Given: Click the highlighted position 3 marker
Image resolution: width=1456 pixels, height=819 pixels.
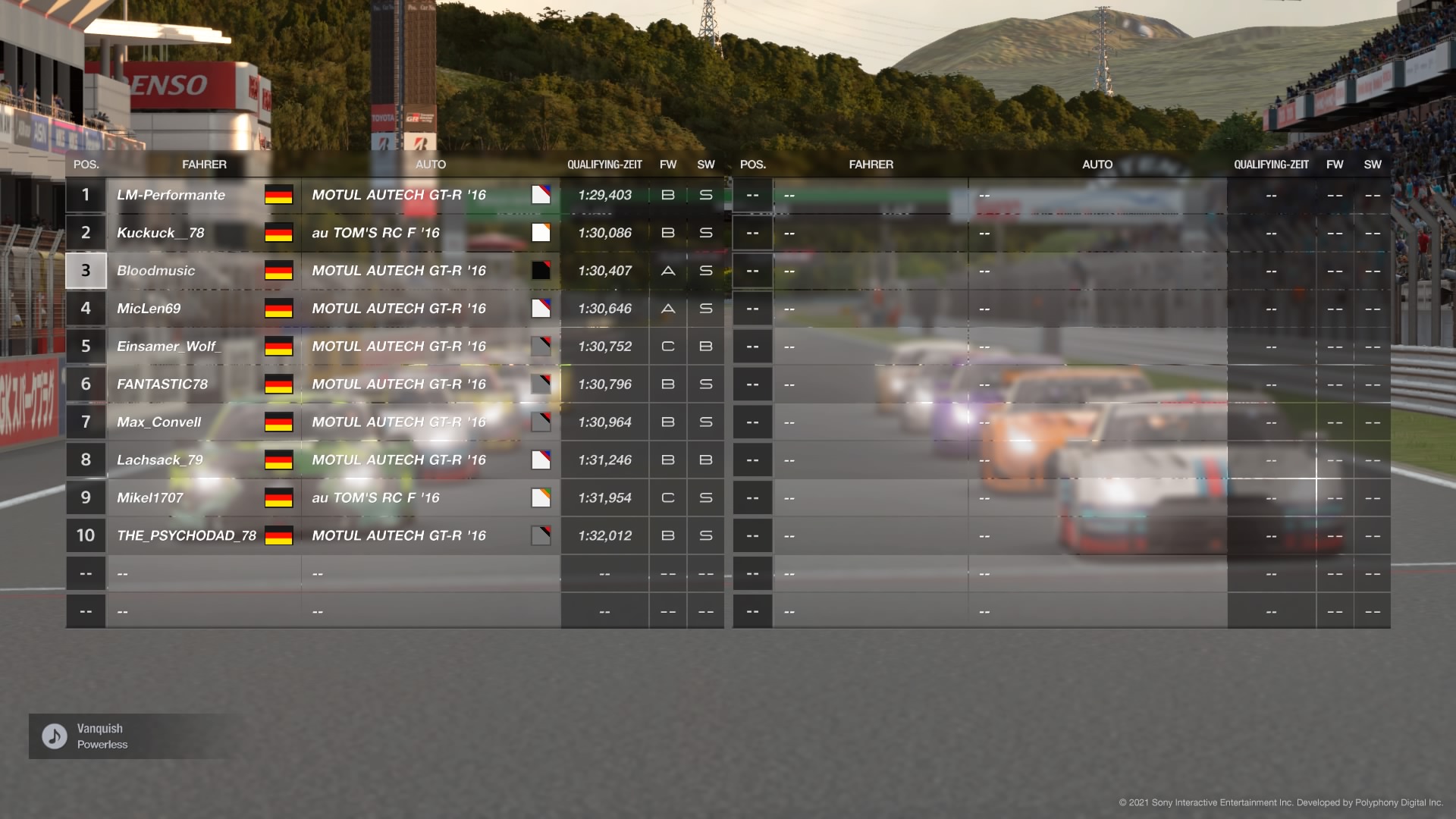Looking at the screenshot, I should click(85, 270).
